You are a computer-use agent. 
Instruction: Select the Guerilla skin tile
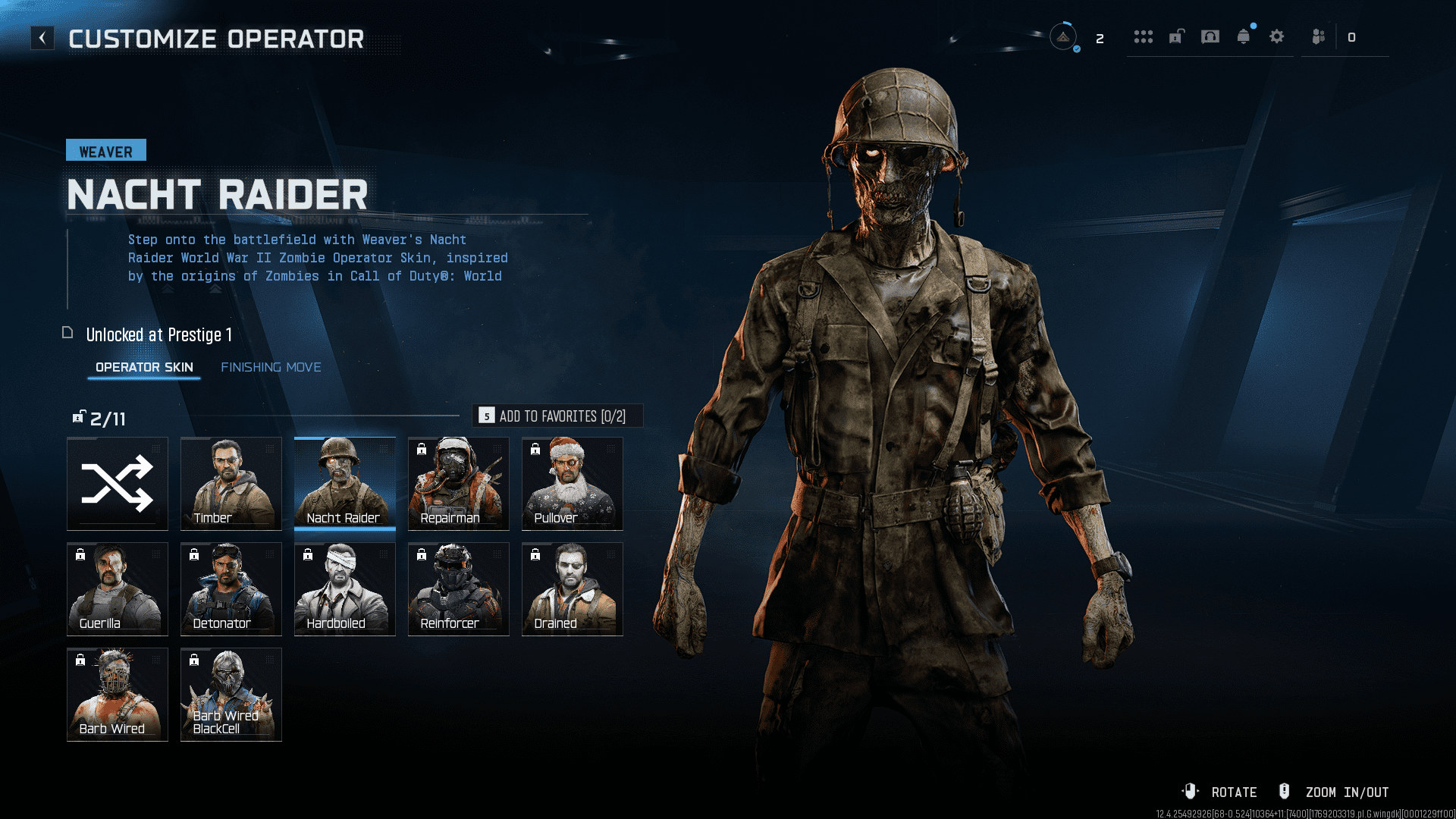pos(118,589)
